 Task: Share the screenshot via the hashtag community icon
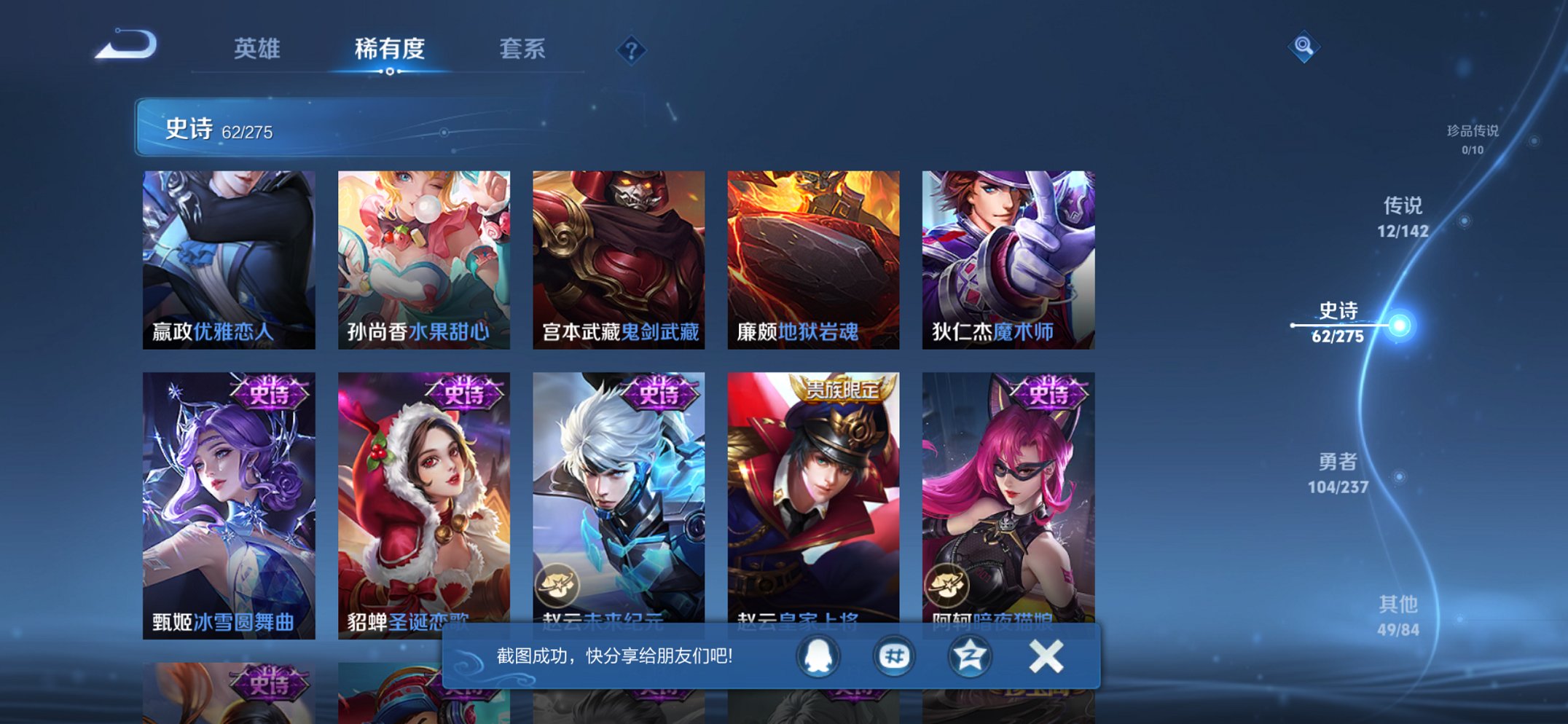(x=894, y=655)
